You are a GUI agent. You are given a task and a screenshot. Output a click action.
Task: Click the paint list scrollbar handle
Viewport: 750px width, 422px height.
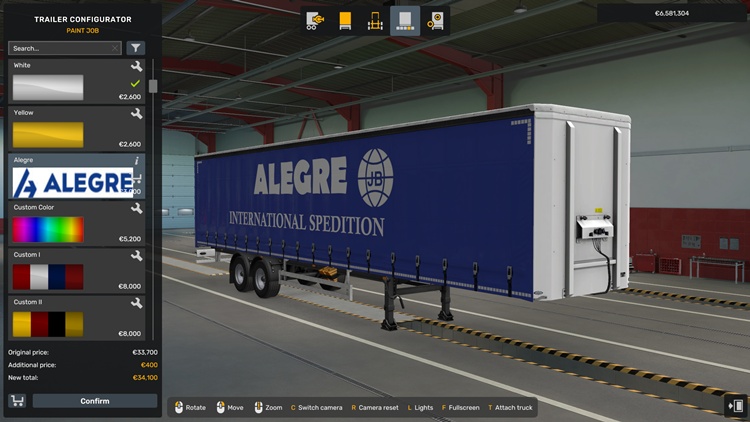tap(153, 86)
